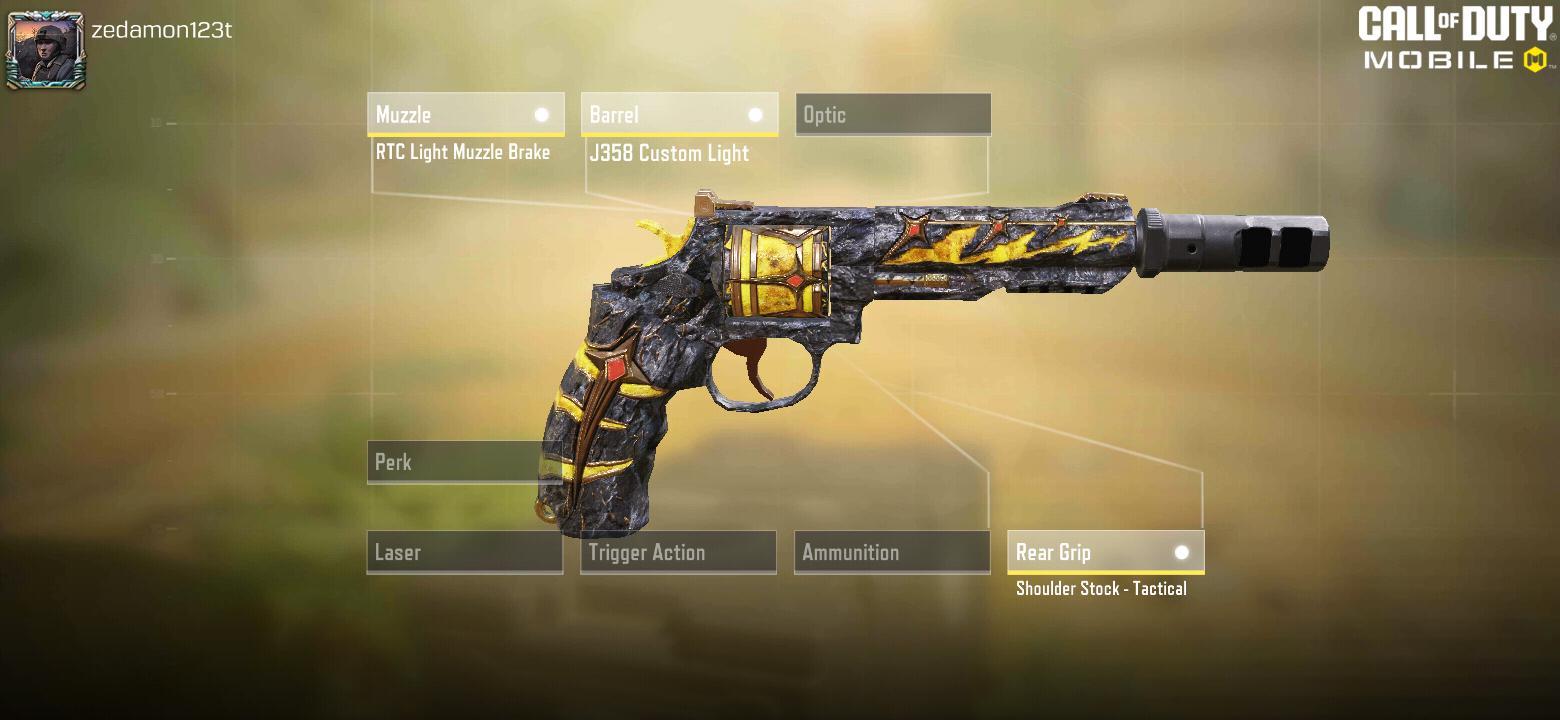The width and height of the screenshot is (1560, 720).
Task: Choose the empty Optic slot
Action: click(x=892, y=114)
